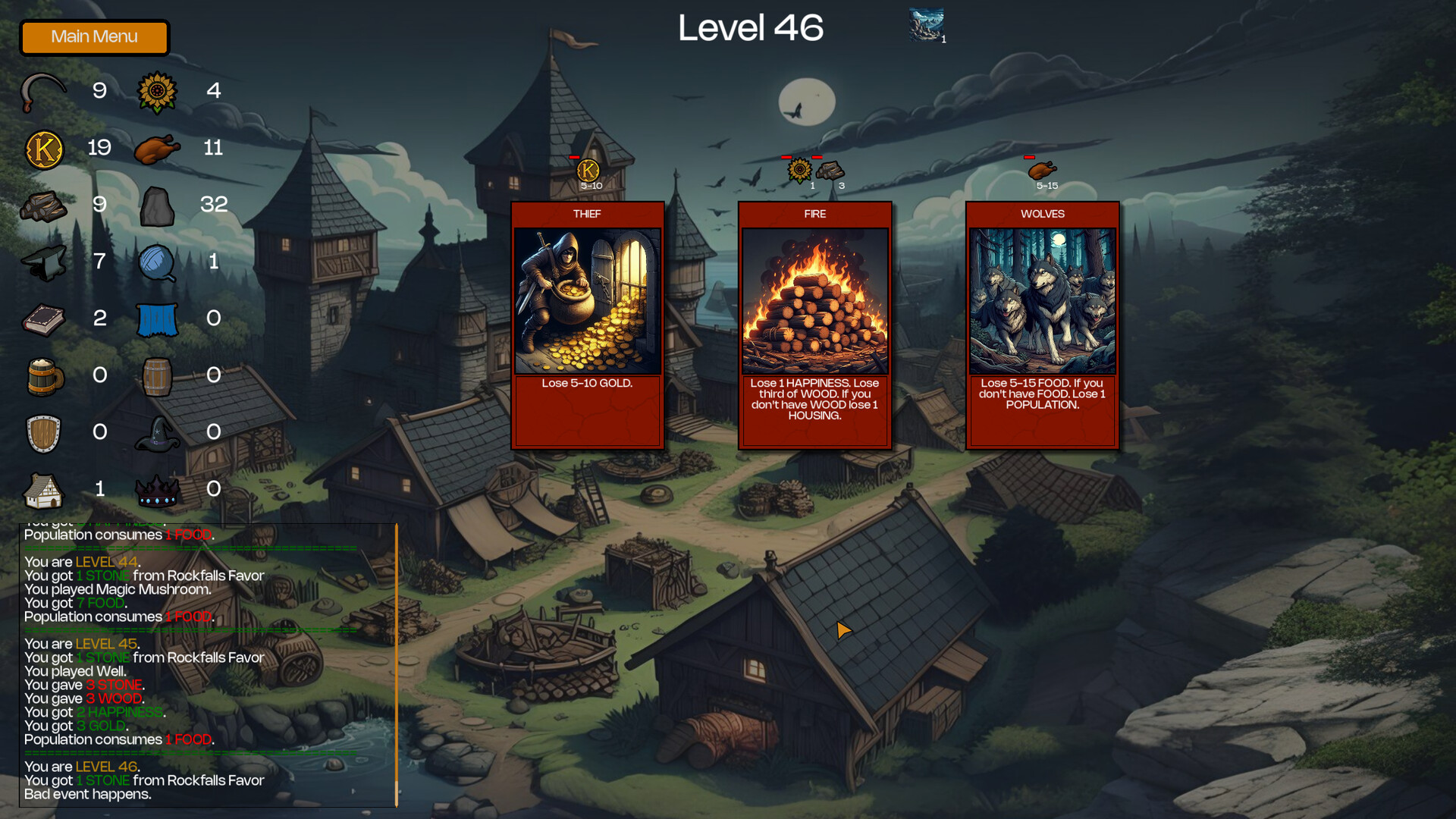Click the spellbook resource icon
Image resolution: width=1456 pixels, height=819 pixels.
click(x=43, y=318)
